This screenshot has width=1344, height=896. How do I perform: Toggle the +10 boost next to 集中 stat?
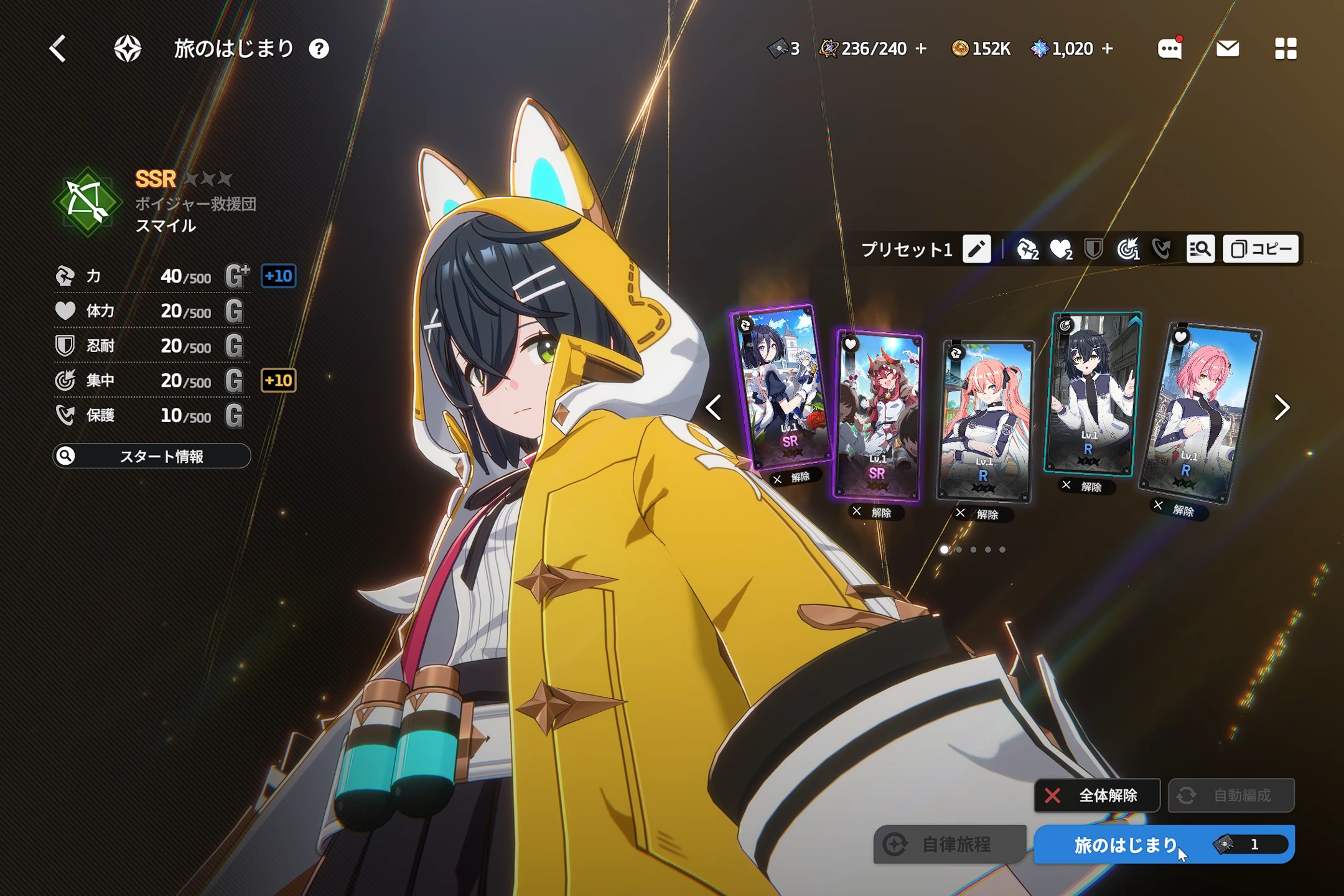pyautogui.click(x=279, y=381)
